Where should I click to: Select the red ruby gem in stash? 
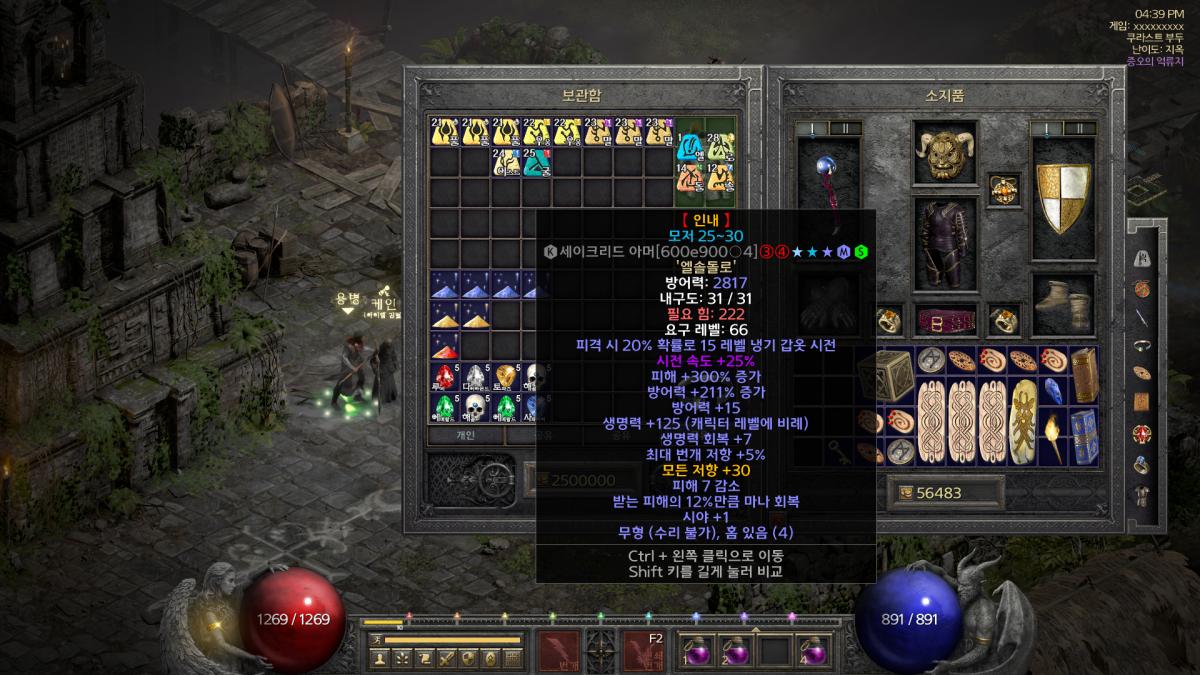446,346
